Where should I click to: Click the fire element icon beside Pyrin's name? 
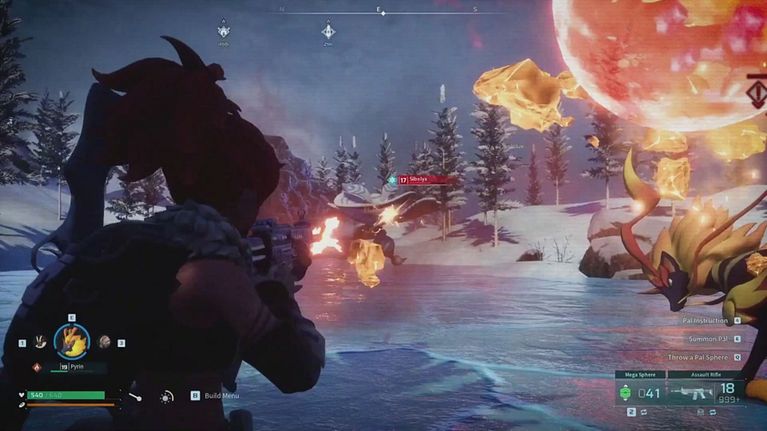38,367
